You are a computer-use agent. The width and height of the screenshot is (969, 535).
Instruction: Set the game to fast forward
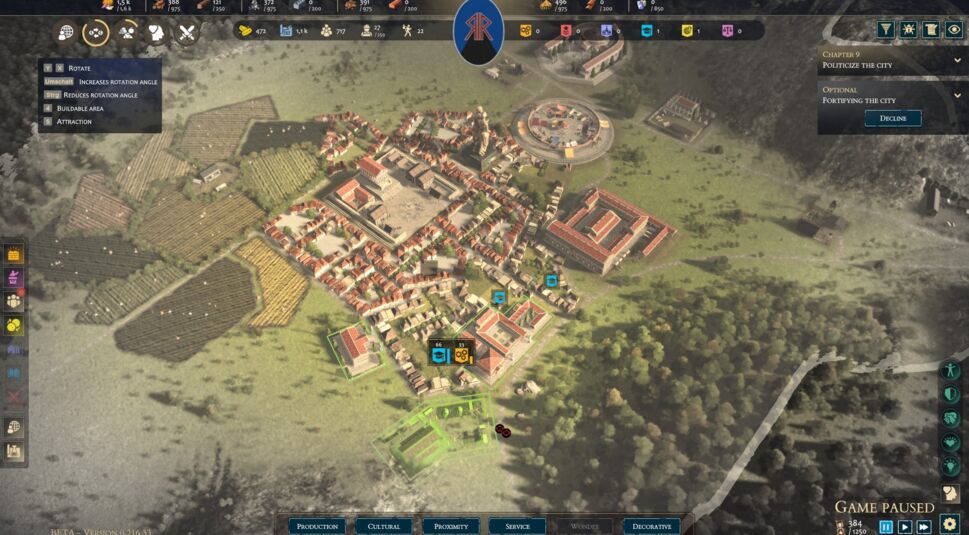click(924, 526)
